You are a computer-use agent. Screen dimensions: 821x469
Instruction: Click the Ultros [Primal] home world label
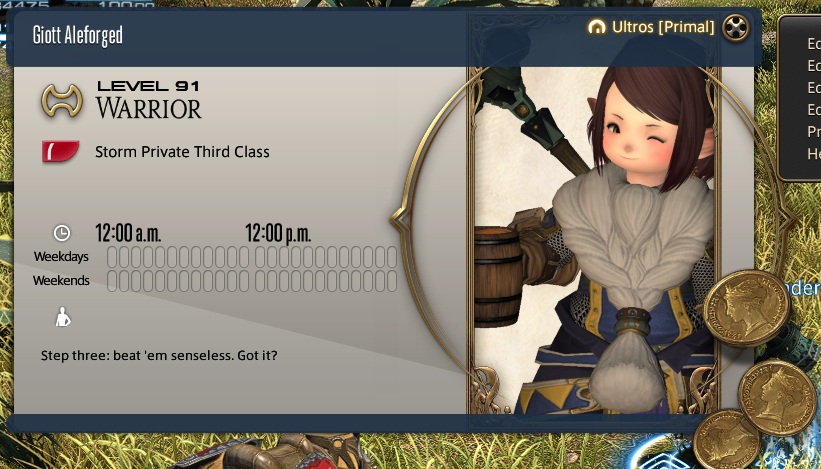[662, 28]
